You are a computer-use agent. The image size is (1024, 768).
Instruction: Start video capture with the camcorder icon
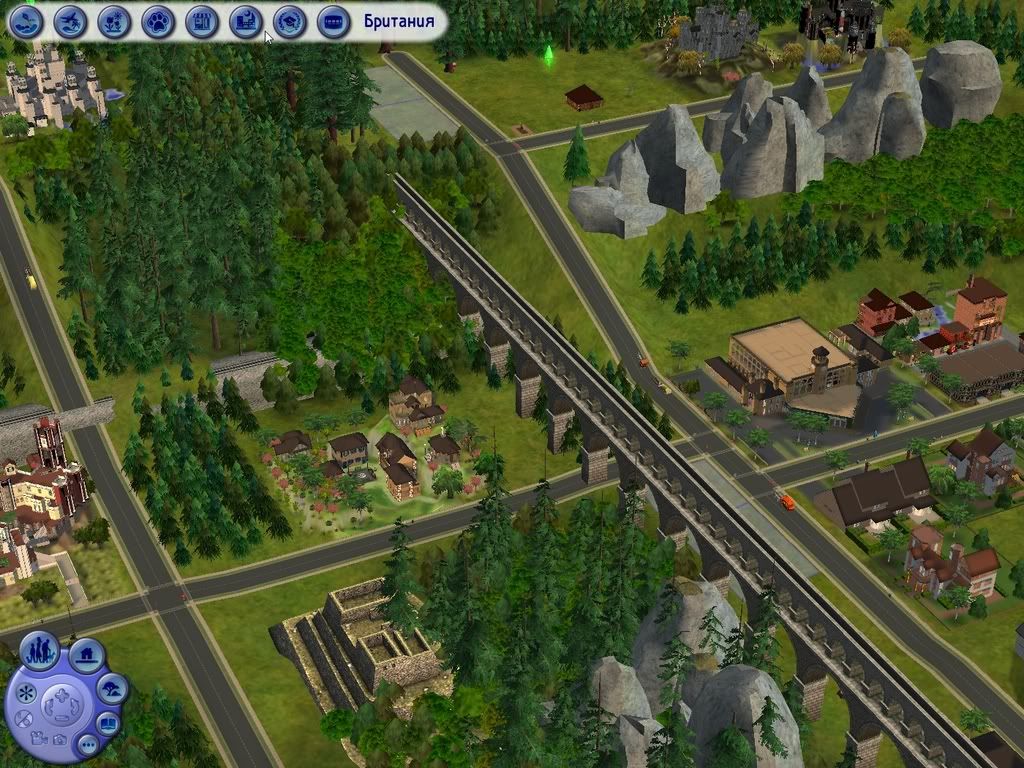click(x=38, y=738)
